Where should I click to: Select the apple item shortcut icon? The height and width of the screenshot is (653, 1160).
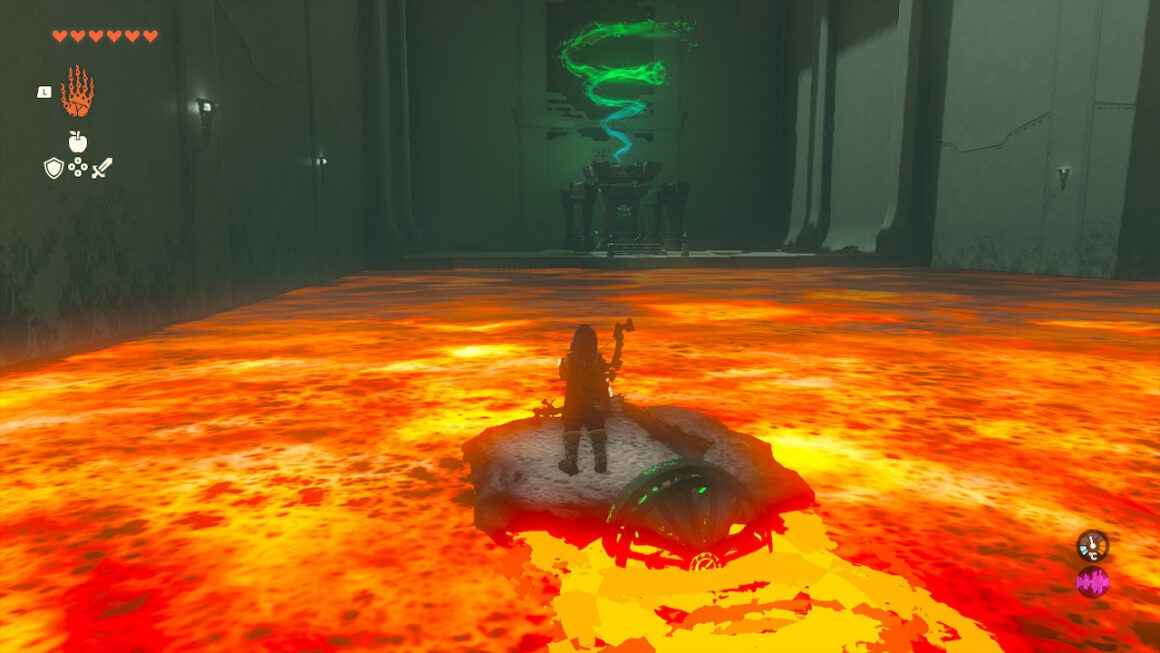(x=77, y=141)
